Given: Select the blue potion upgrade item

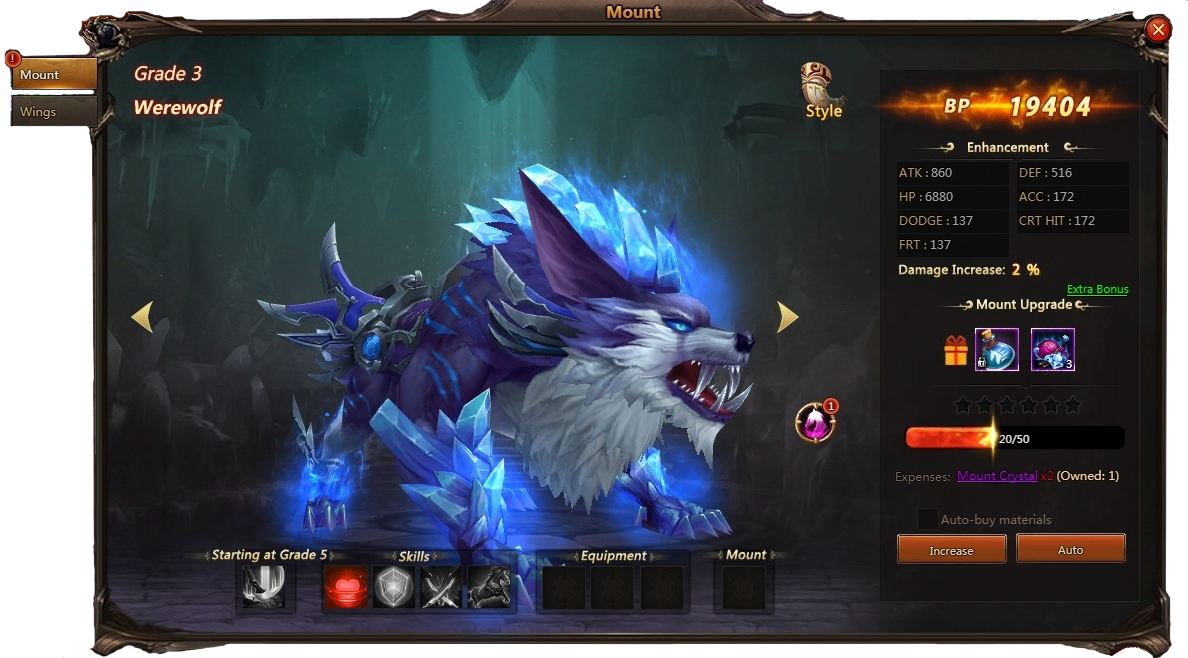Looking at the screenshot, I should (x=996, y=349).
